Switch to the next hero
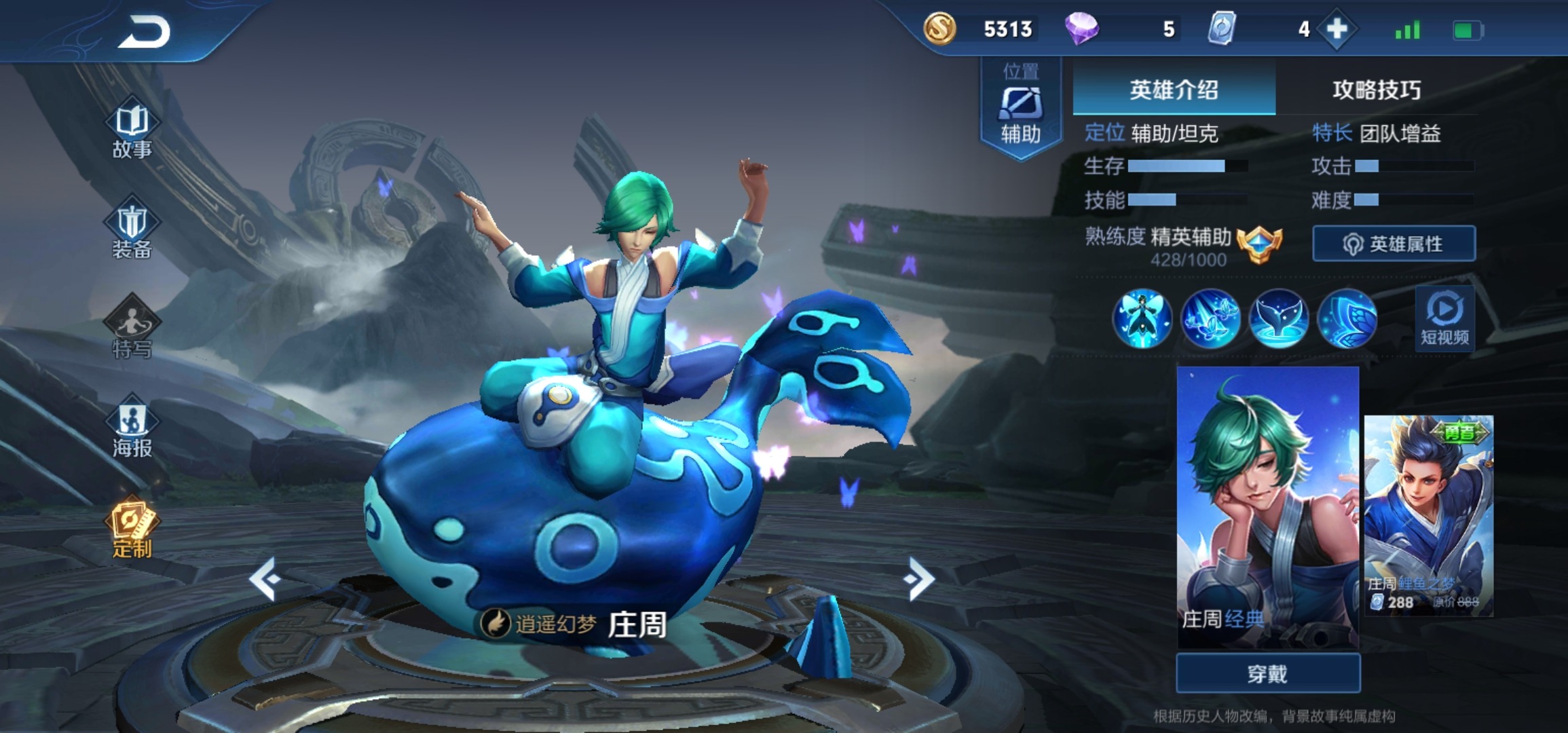 coord(920,578)
